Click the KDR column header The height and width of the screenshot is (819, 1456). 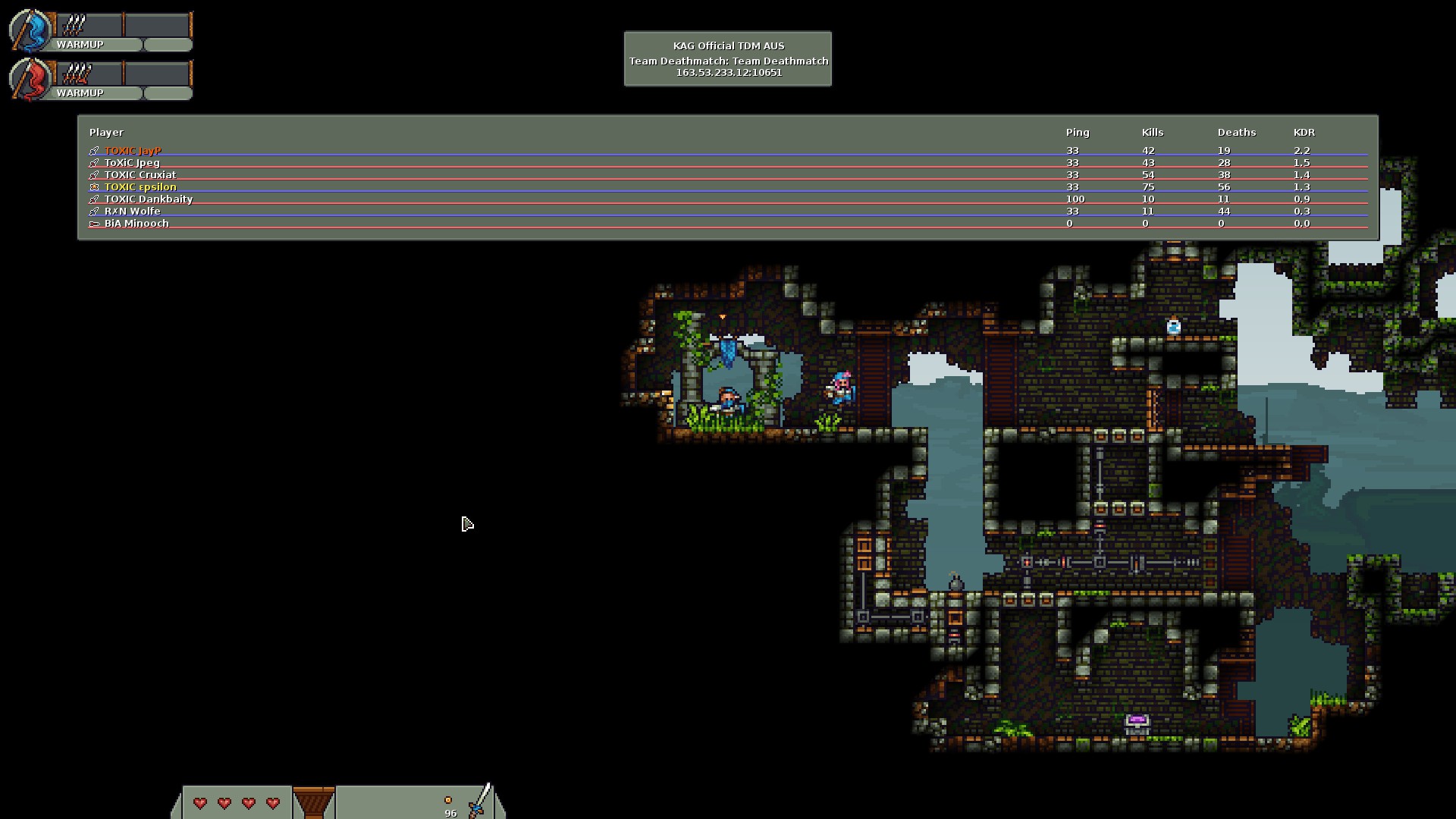point(1304,132)
